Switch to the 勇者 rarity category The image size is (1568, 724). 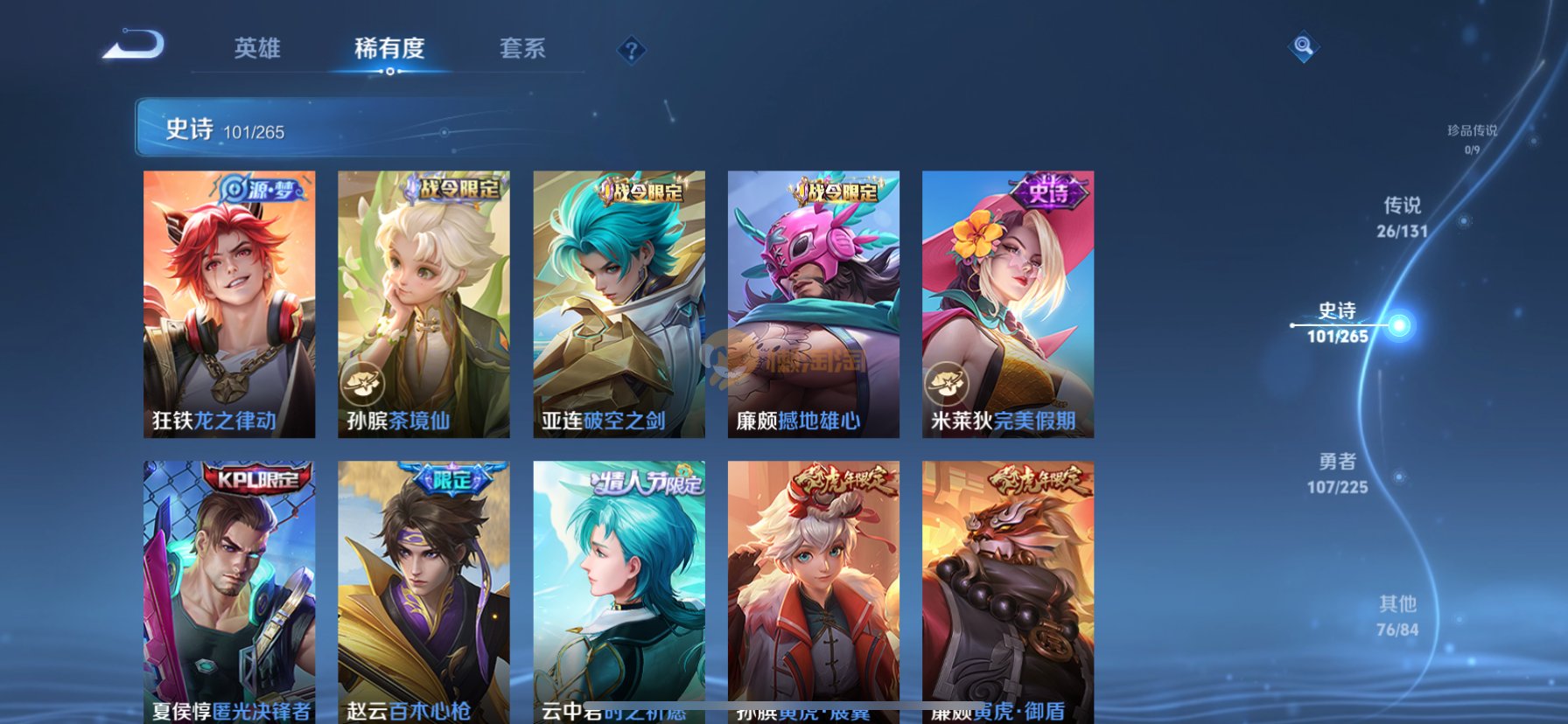coord(1337,472)
